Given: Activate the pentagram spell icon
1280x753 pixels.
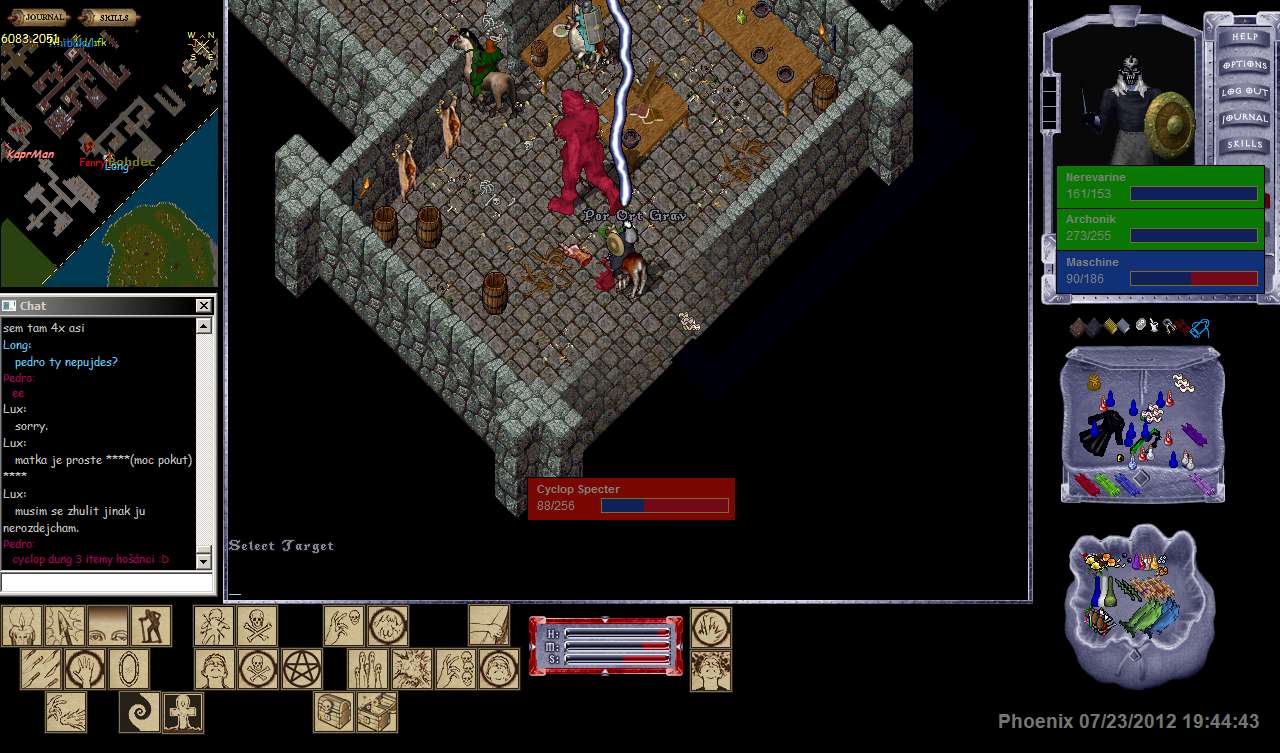Looking at the screenshot, I should (x=301, y=669).
